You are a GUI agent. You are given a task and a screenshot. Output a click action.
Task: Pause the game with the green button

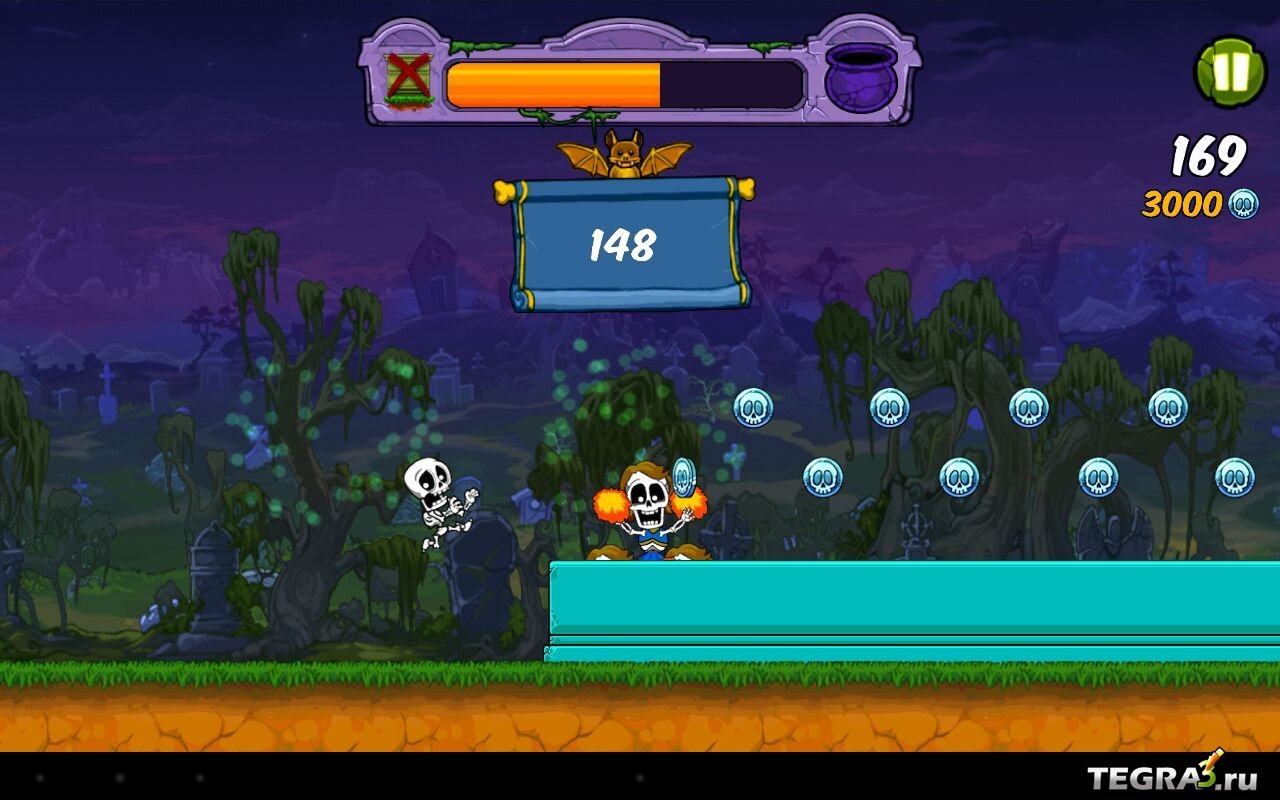pyautogui.click(x=1230, y=72)
